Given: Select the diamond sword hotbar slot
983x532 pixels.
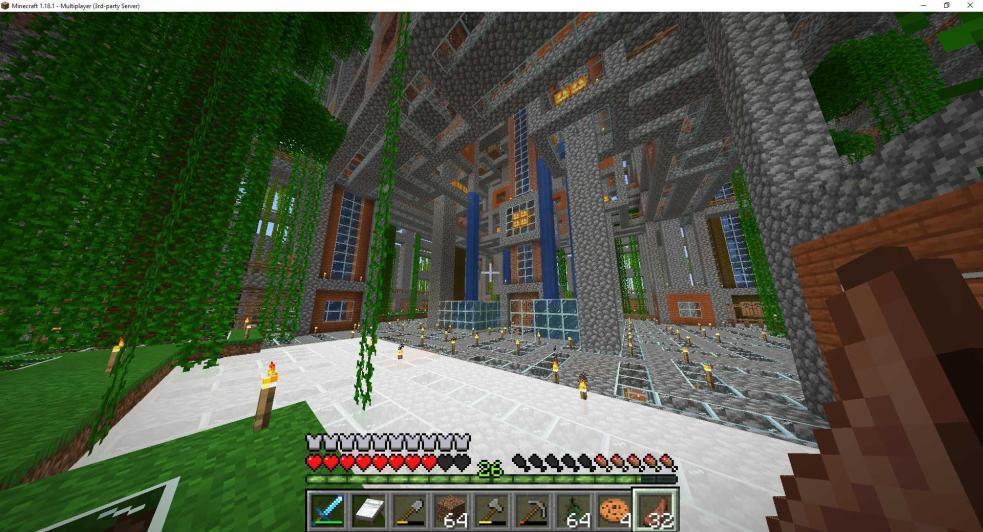Looking at the screenshot, I should pos(327,511).
